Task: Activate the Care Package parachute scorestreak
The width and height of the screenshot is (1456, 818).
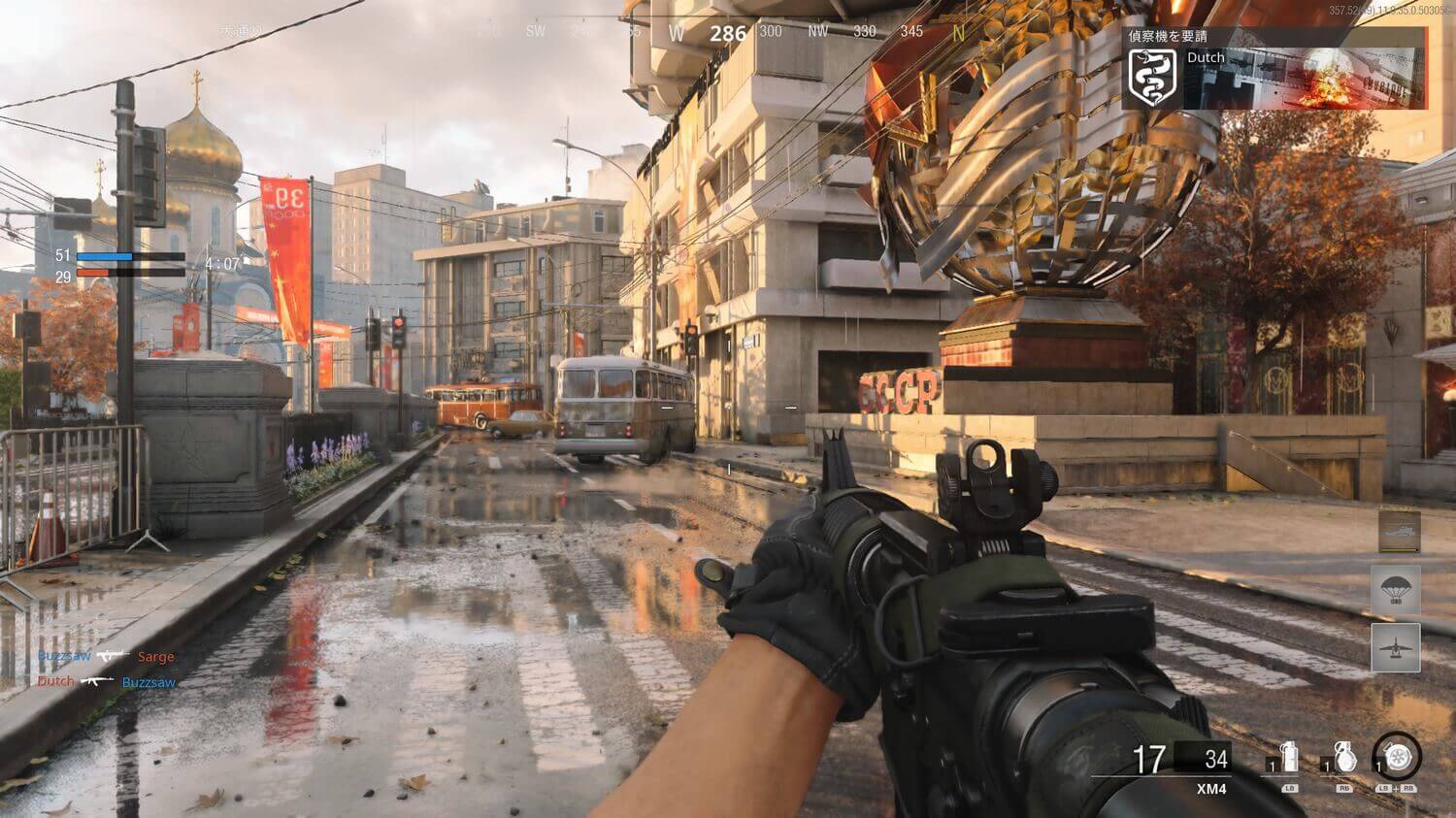Action: (x=1395, y=589)
